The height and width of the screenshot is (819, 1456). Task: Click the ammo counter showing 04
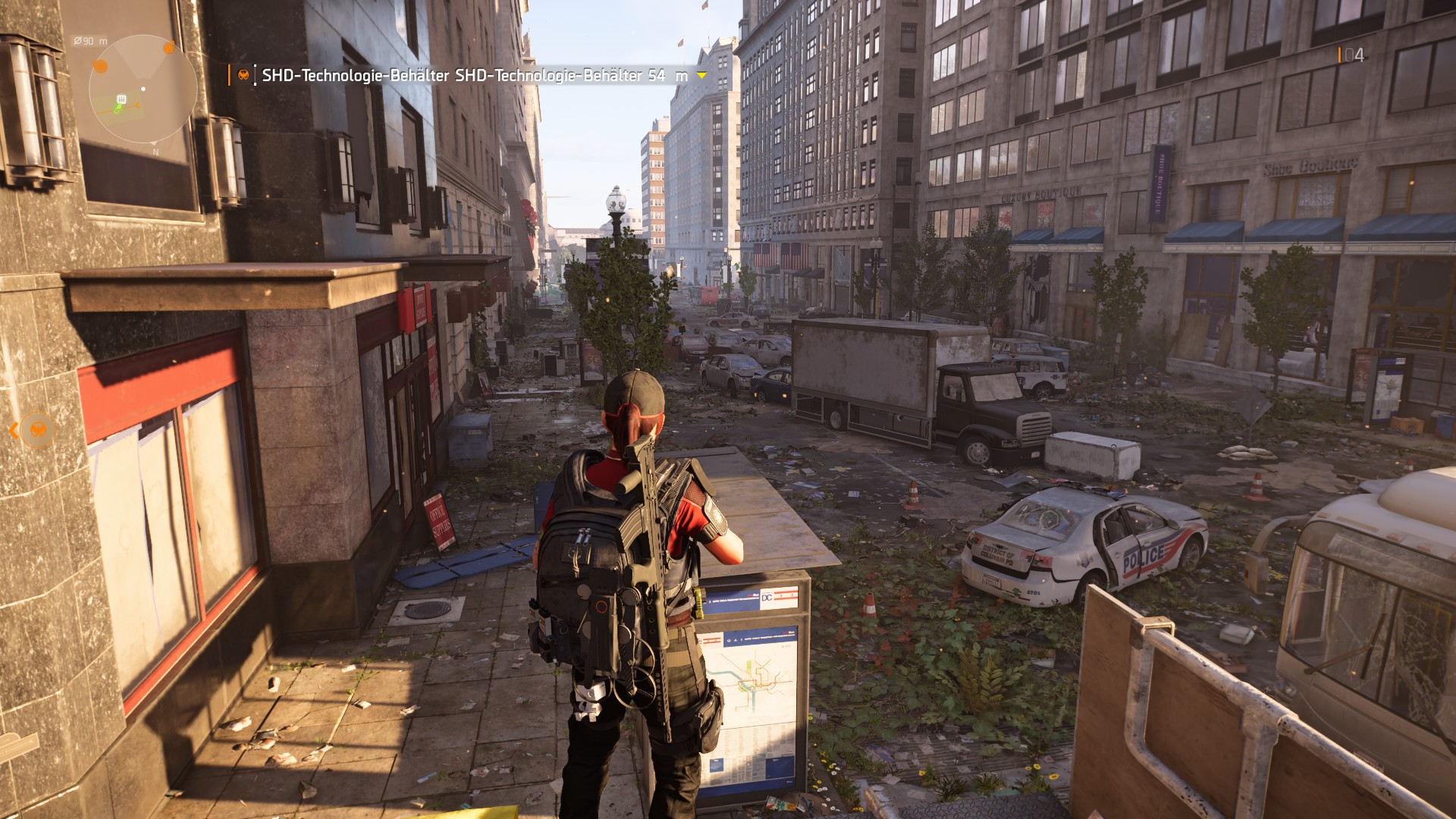tap(1355, 55)
